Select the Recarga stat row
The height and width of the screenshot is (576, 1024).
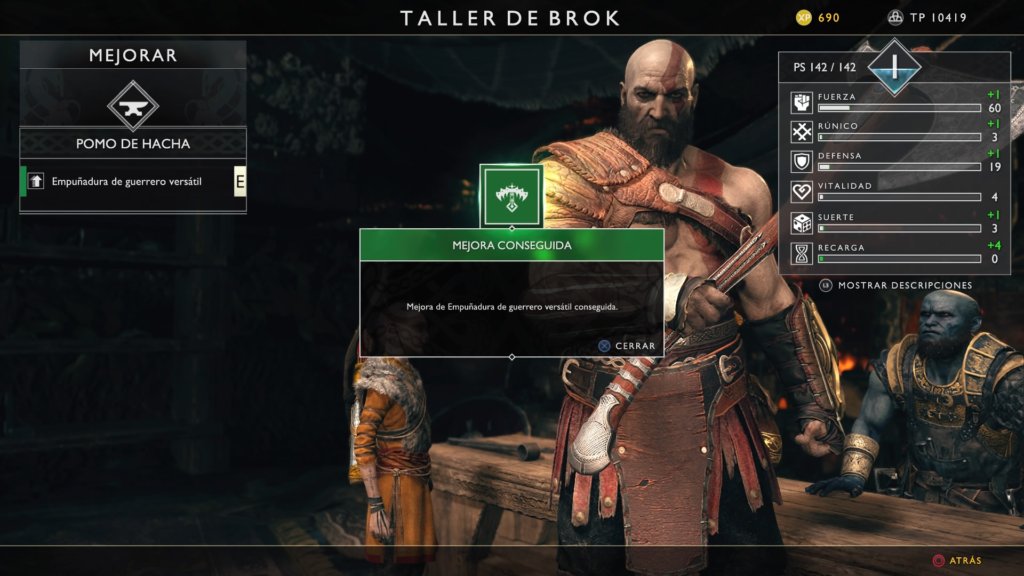[895, 253]
